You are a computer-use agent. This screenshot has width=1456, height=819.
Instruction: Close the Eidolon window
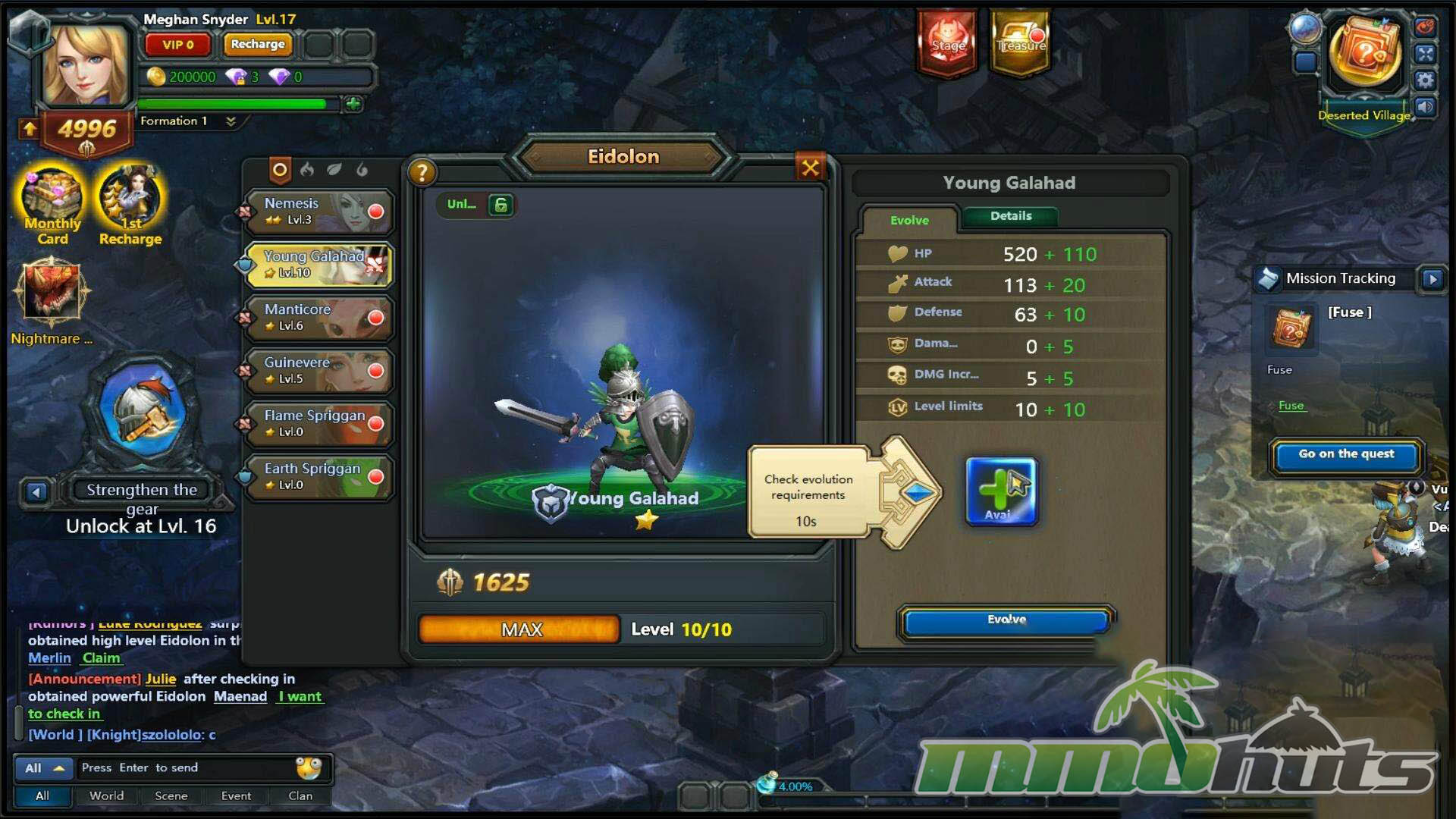click(x=810, y=168)
